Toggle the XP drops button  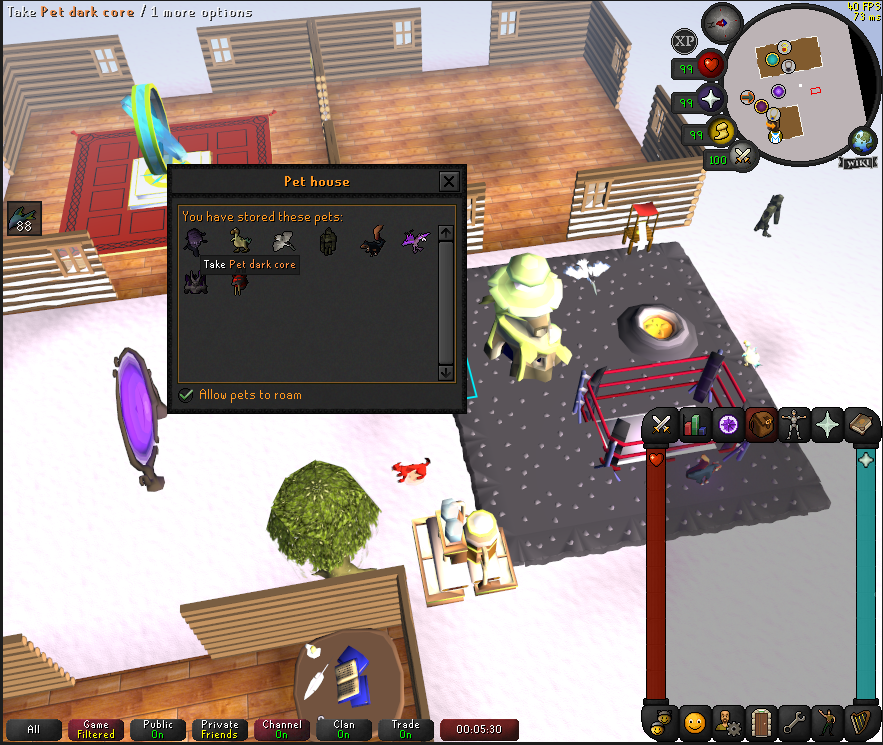click(x=685, y=41)
